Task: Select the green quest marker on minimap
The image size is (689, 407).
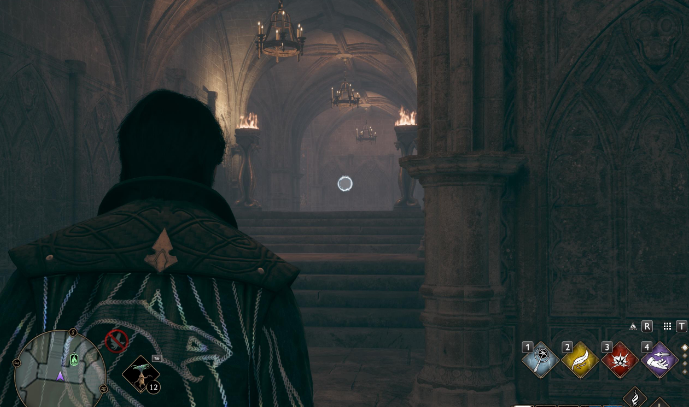Action: 73,358
